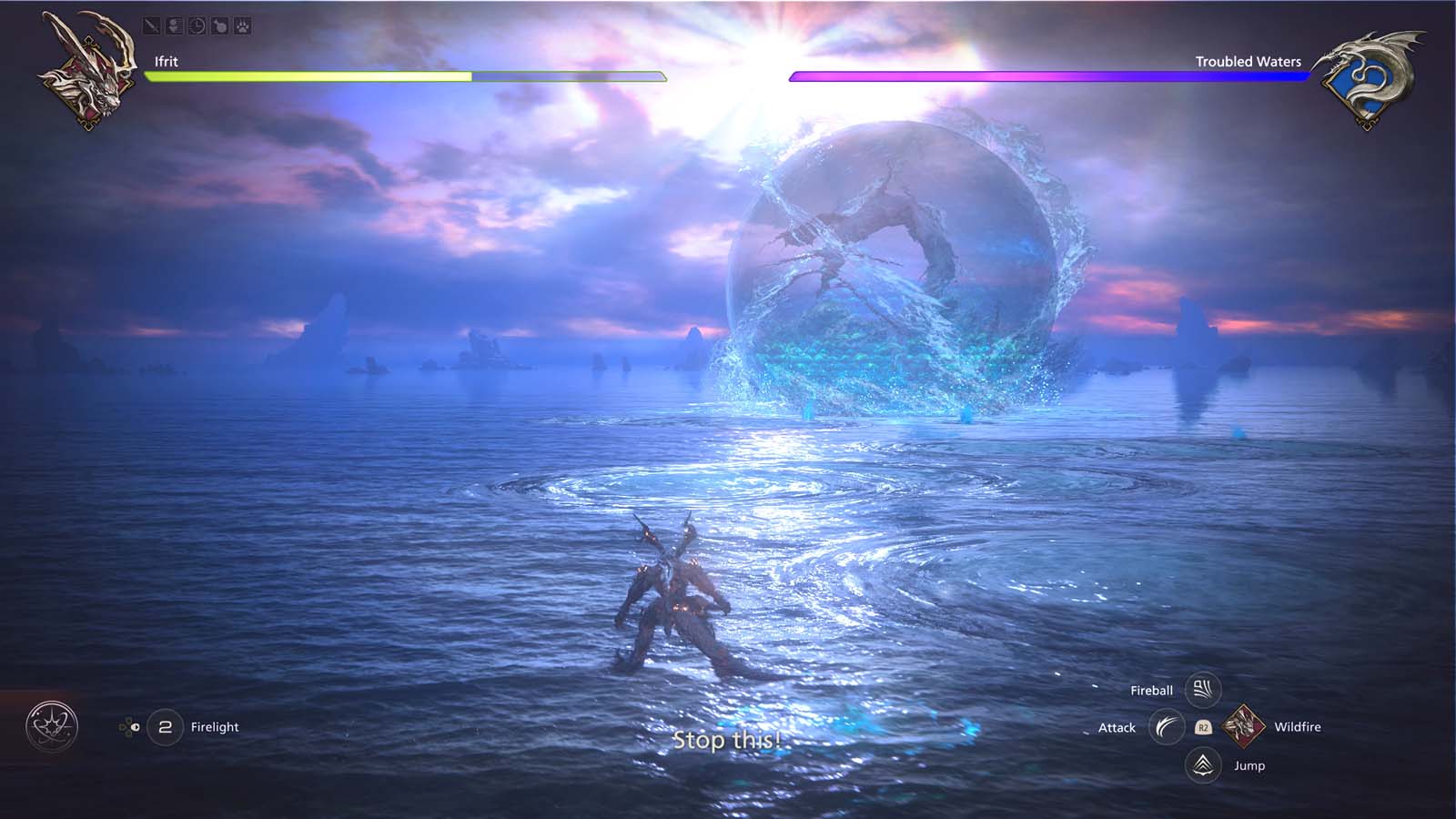
Task: Open the Firelight item circle indicator
Action: [x=166, y=725]
